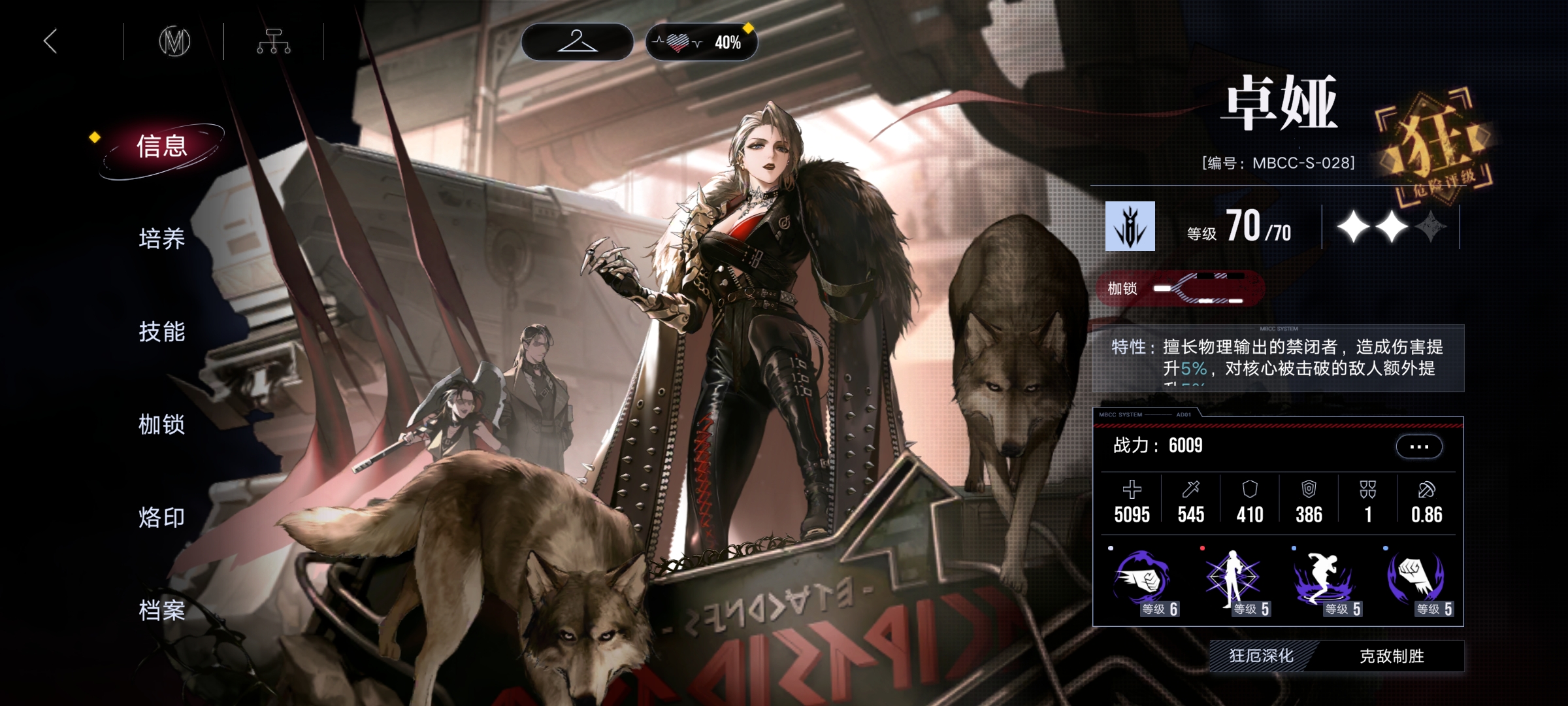Switch to the 烙印 tab
This screenshot has width=1568, height=706.
pyautogui.click(x=162, y=518)
